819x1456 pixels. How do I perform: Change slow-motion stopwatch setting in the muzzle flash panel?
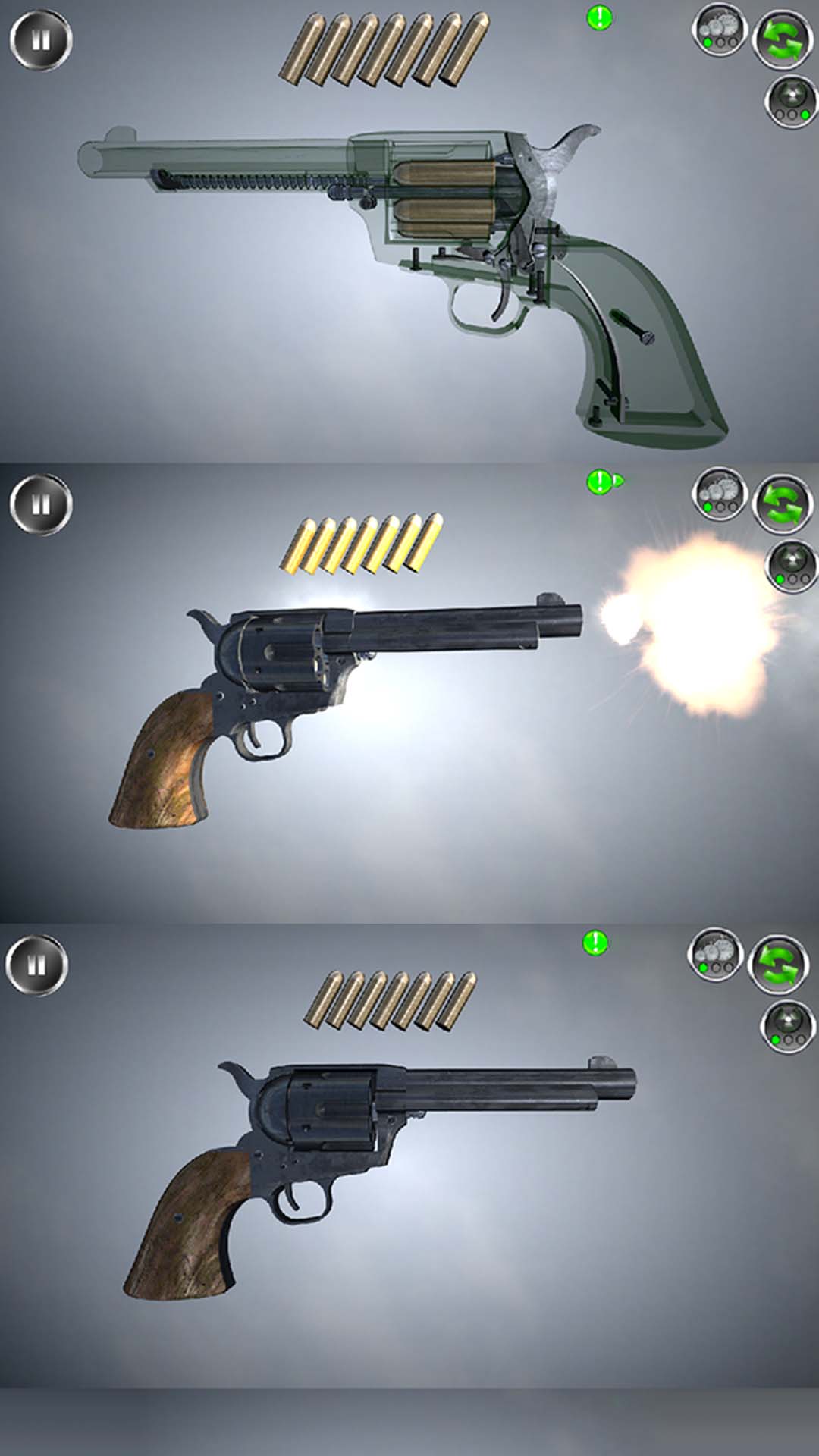point(719,494)
